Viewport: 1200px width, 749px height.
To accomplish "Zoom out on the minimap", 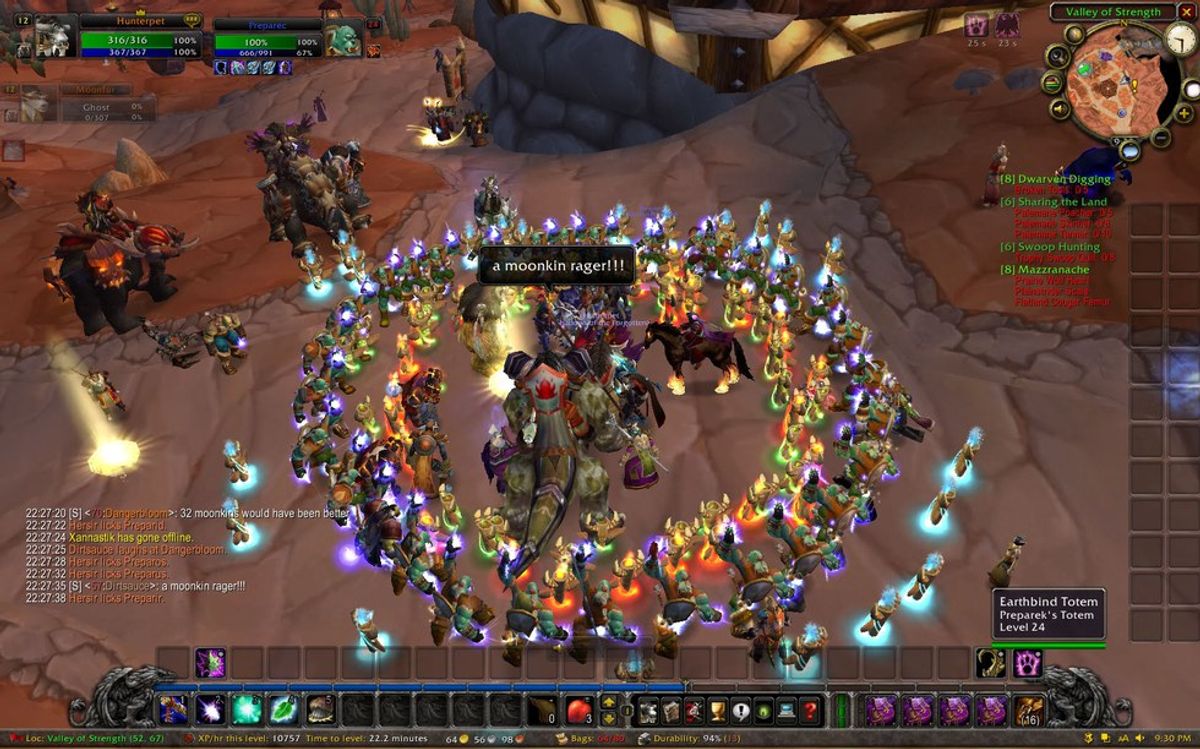I will (x=1161, y=137).
